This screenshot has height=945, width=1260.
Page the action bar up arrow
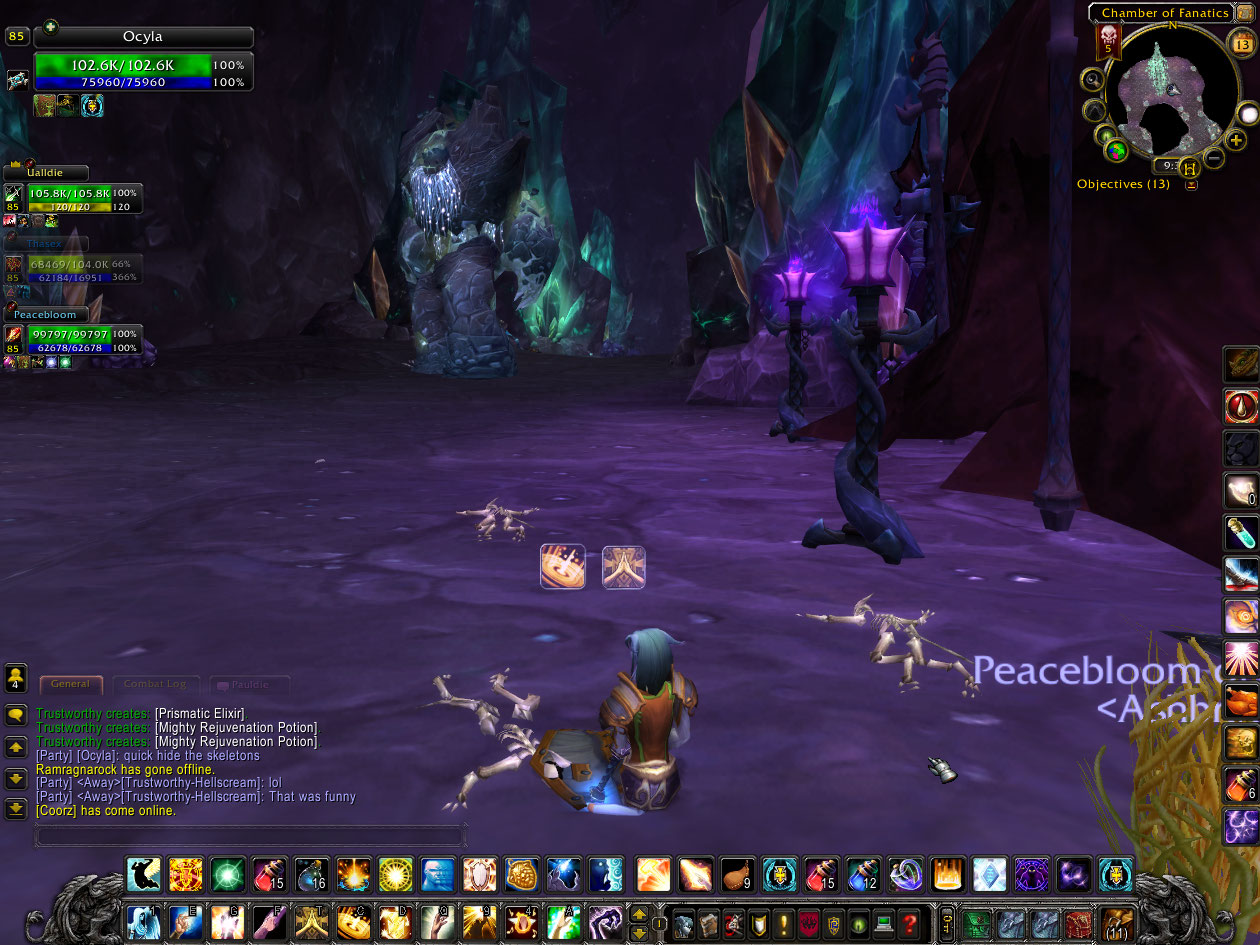[x=639, y=913]
